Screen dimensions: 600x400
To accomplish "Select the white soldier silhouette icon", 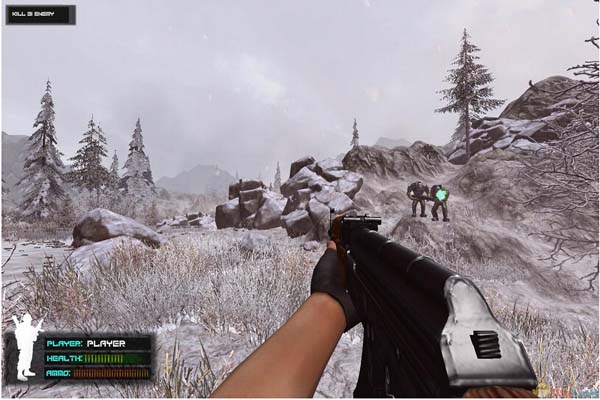I will (x=26, y=347).
